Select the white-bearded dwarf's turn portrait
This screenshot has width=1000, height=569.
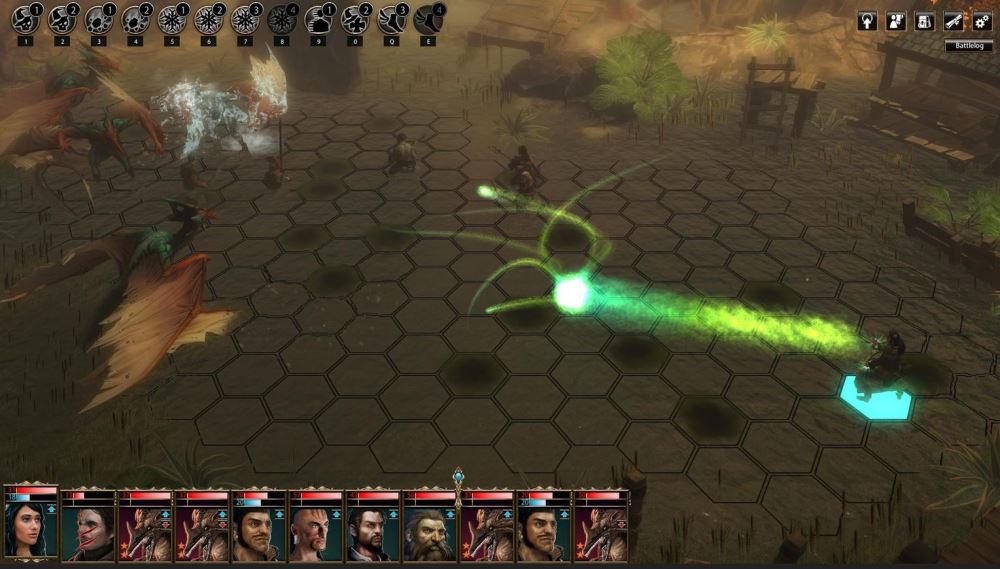tap(430, 531)
